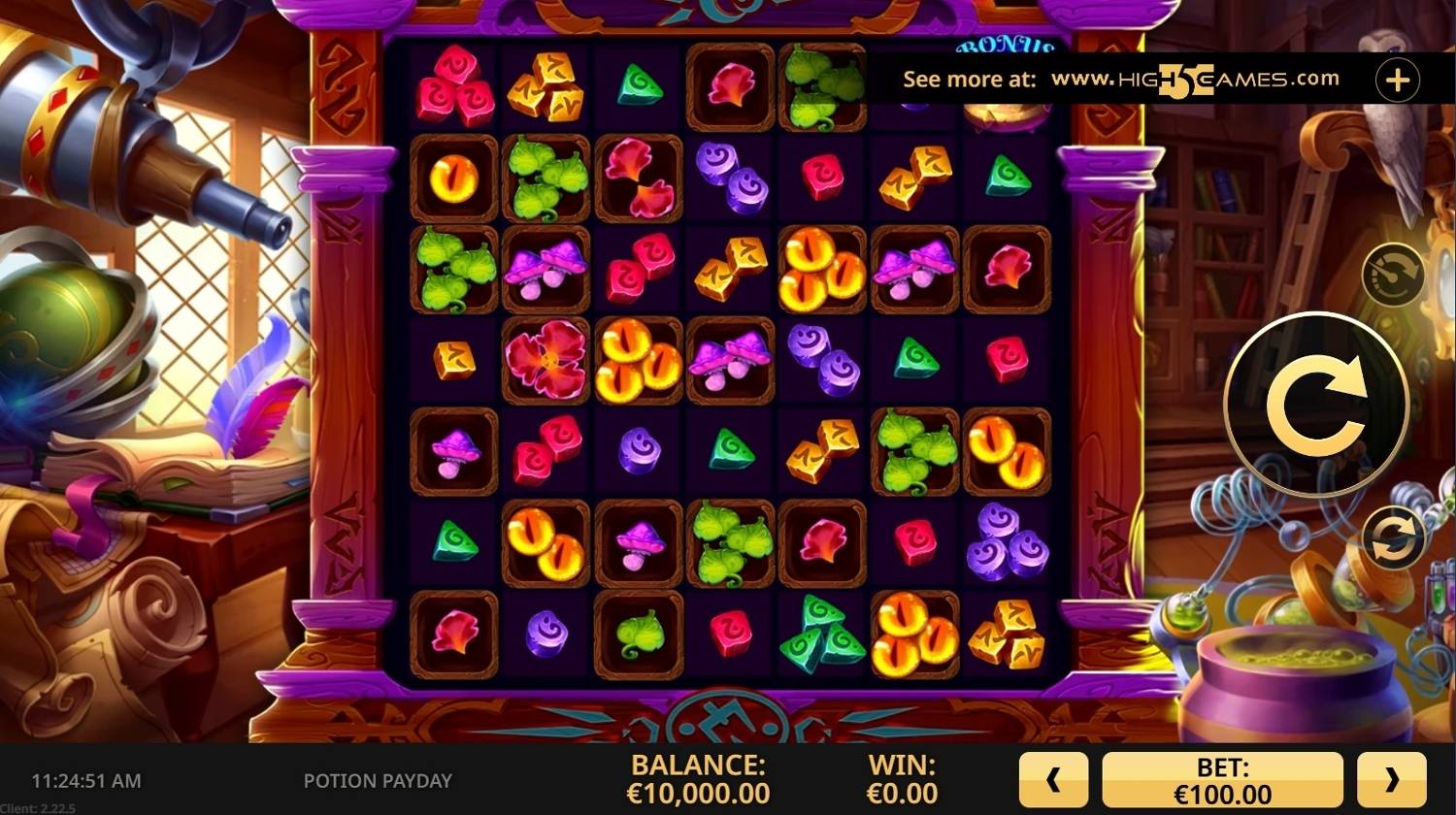Toggle the turbo speed gauge button

click(1393, 276)
